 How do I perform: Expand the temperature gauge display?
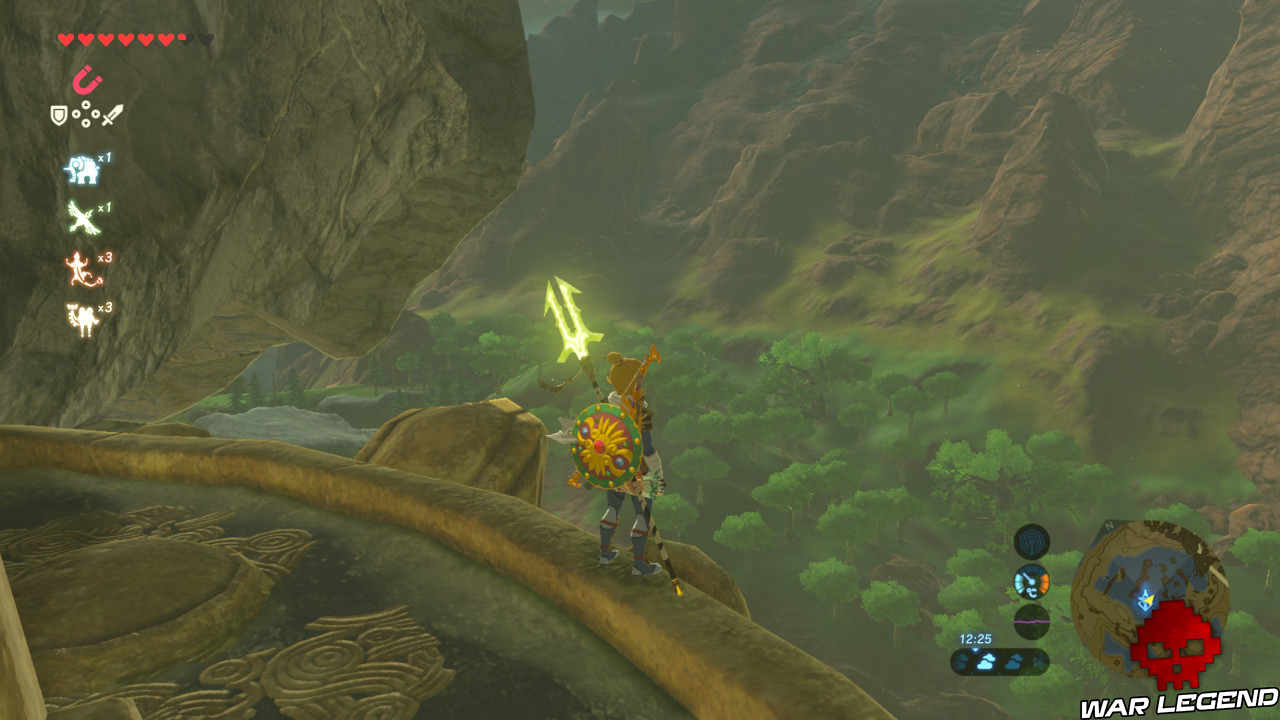click(x=1031, y=582)
